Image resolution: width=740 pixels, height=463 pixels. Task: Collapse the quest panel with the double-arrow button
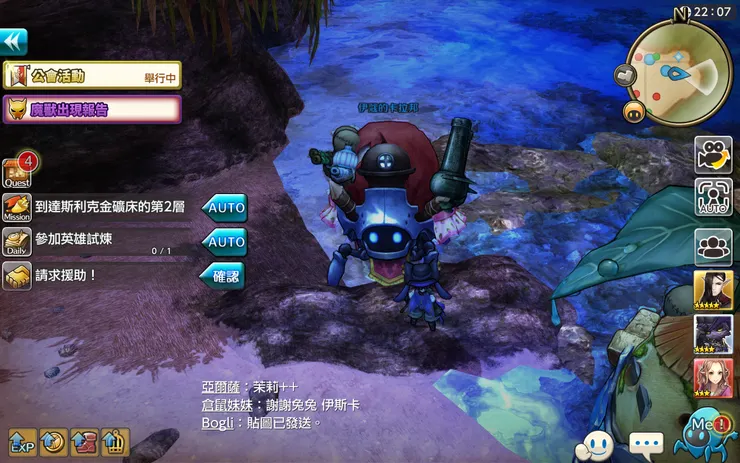(14, 42)
